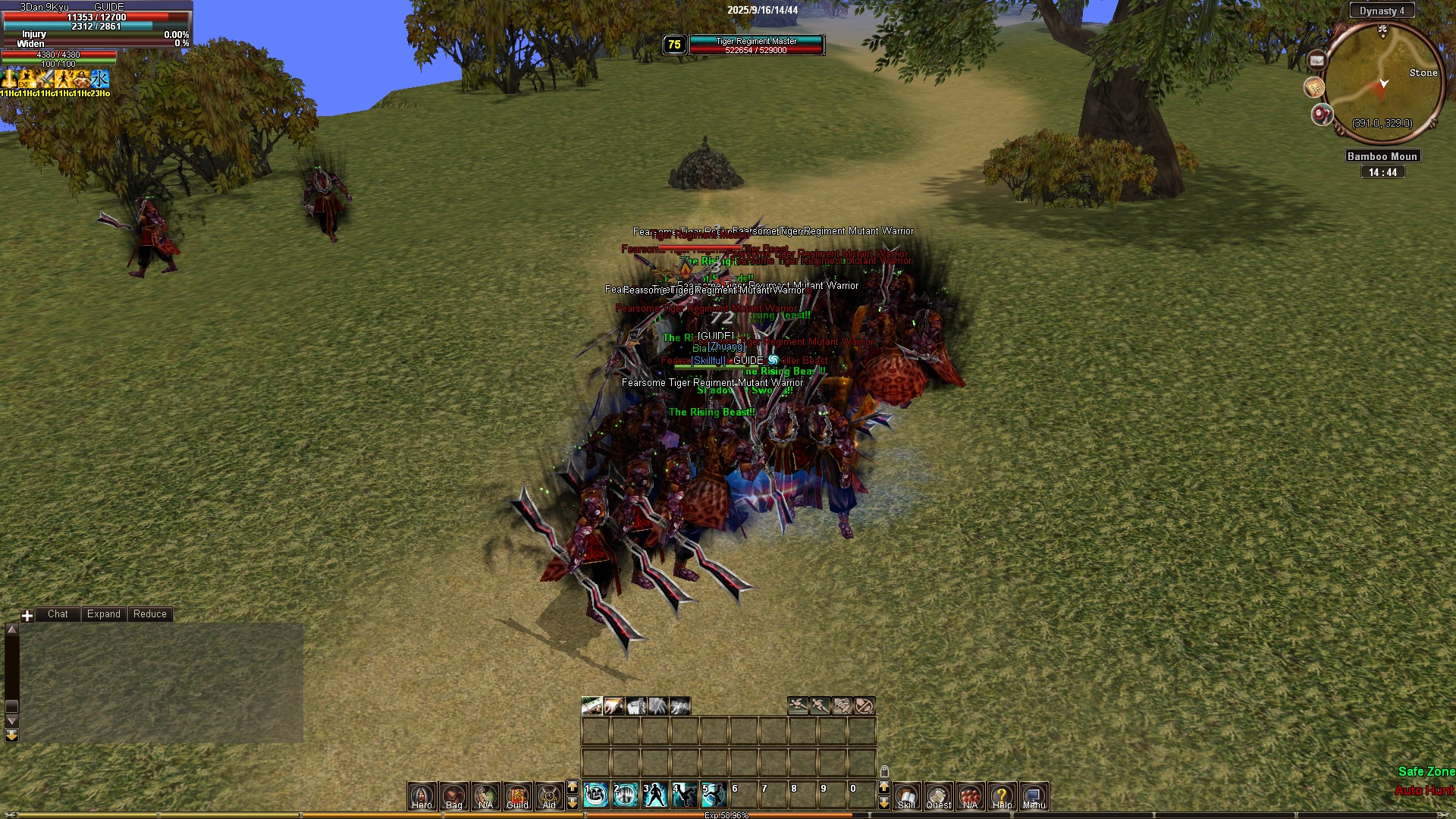Open the Quest log

[938, 795]
